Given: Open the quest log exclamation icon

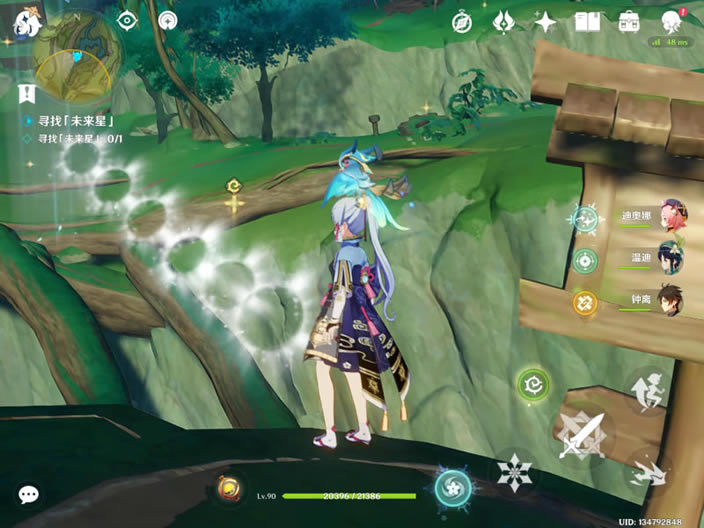Looking at the screenshot, I should (x=27, y=95).
